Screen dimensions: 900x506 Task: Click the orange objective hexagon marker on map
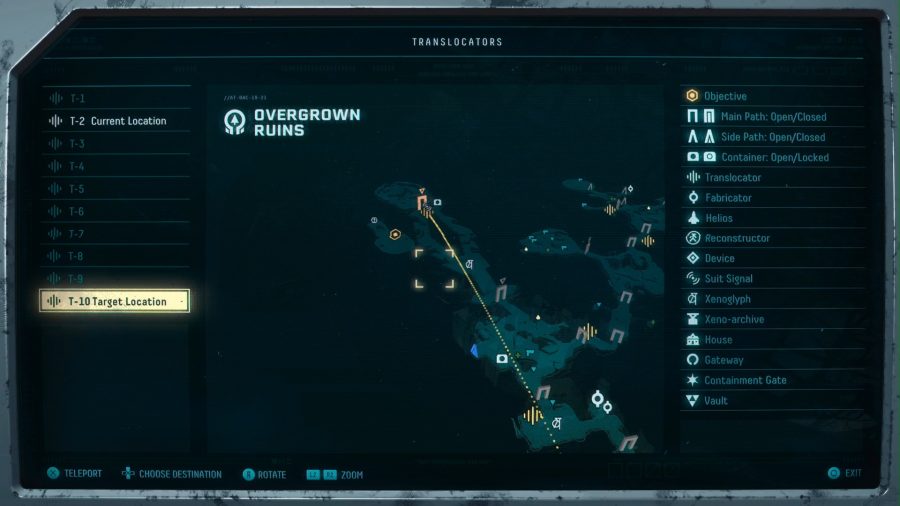point(396,235)
